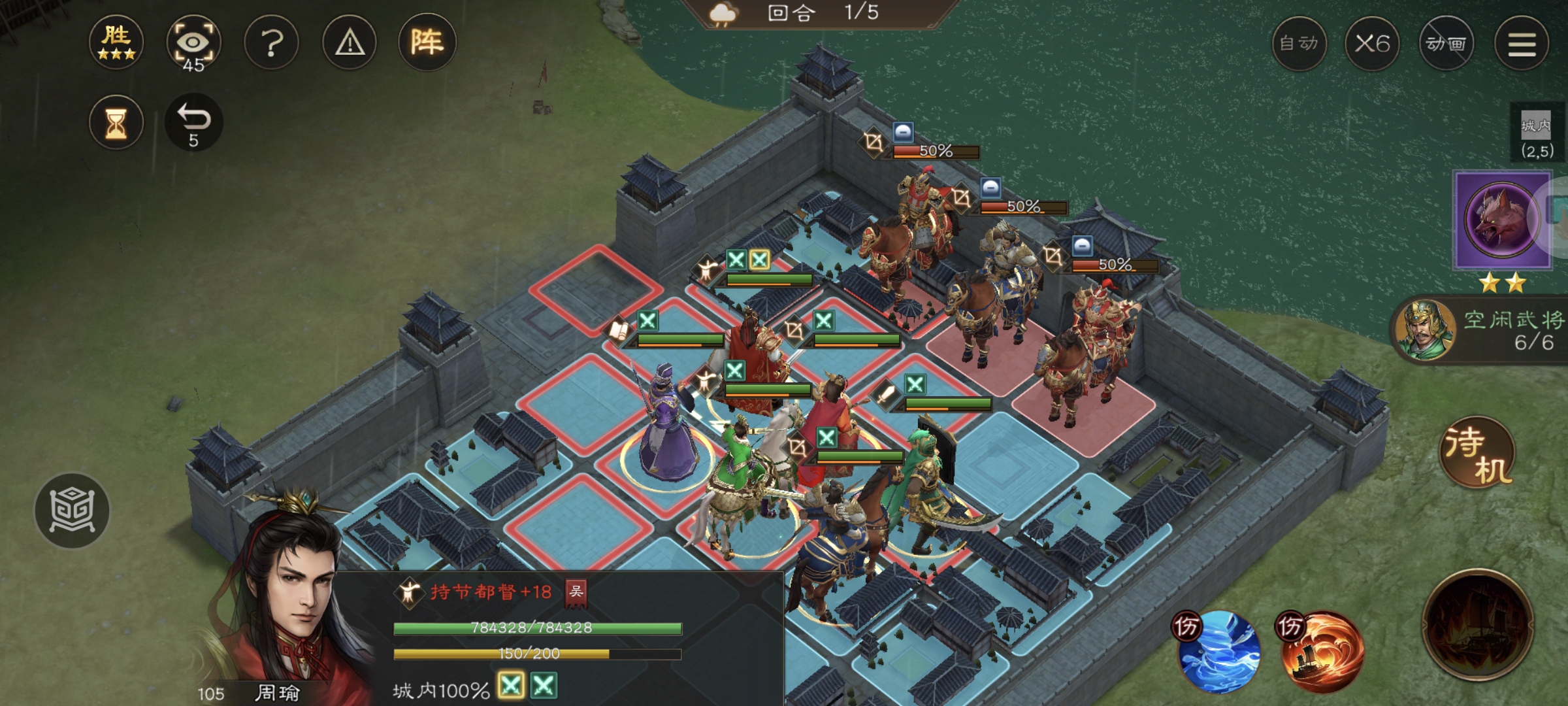Screen dimensions: 1568x706
Task: Open the question mark help button
Action: coord(271,43)
